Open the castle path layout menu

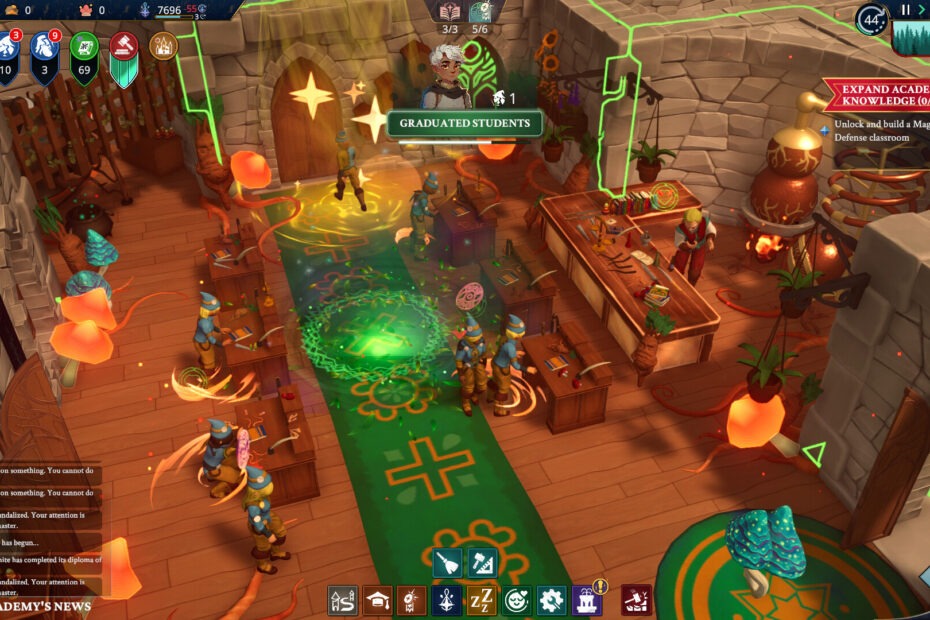pyautogui.click(x=343, y=600)
